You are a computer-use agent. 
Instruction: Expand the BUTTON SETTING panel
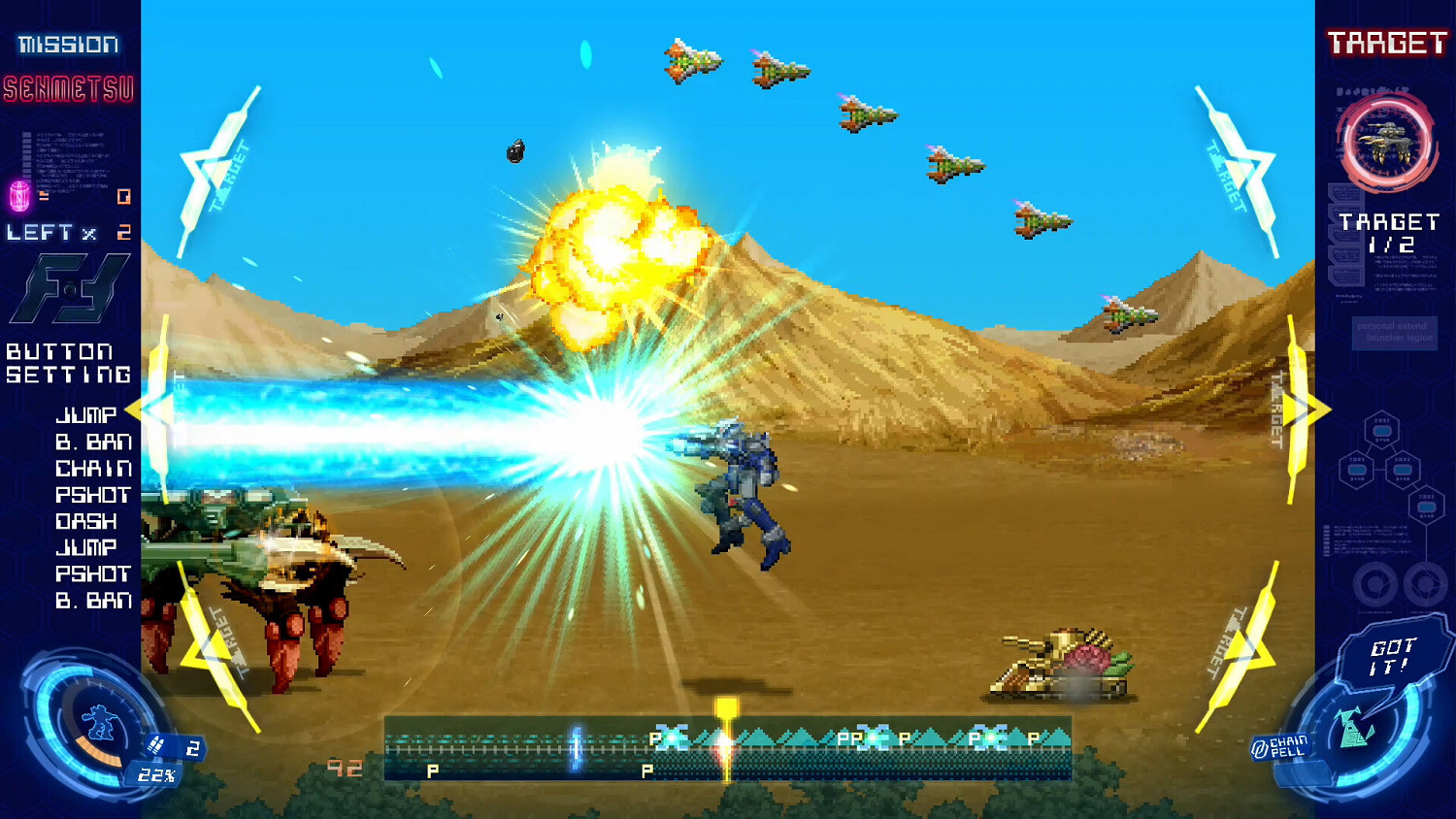coord(68,363)
